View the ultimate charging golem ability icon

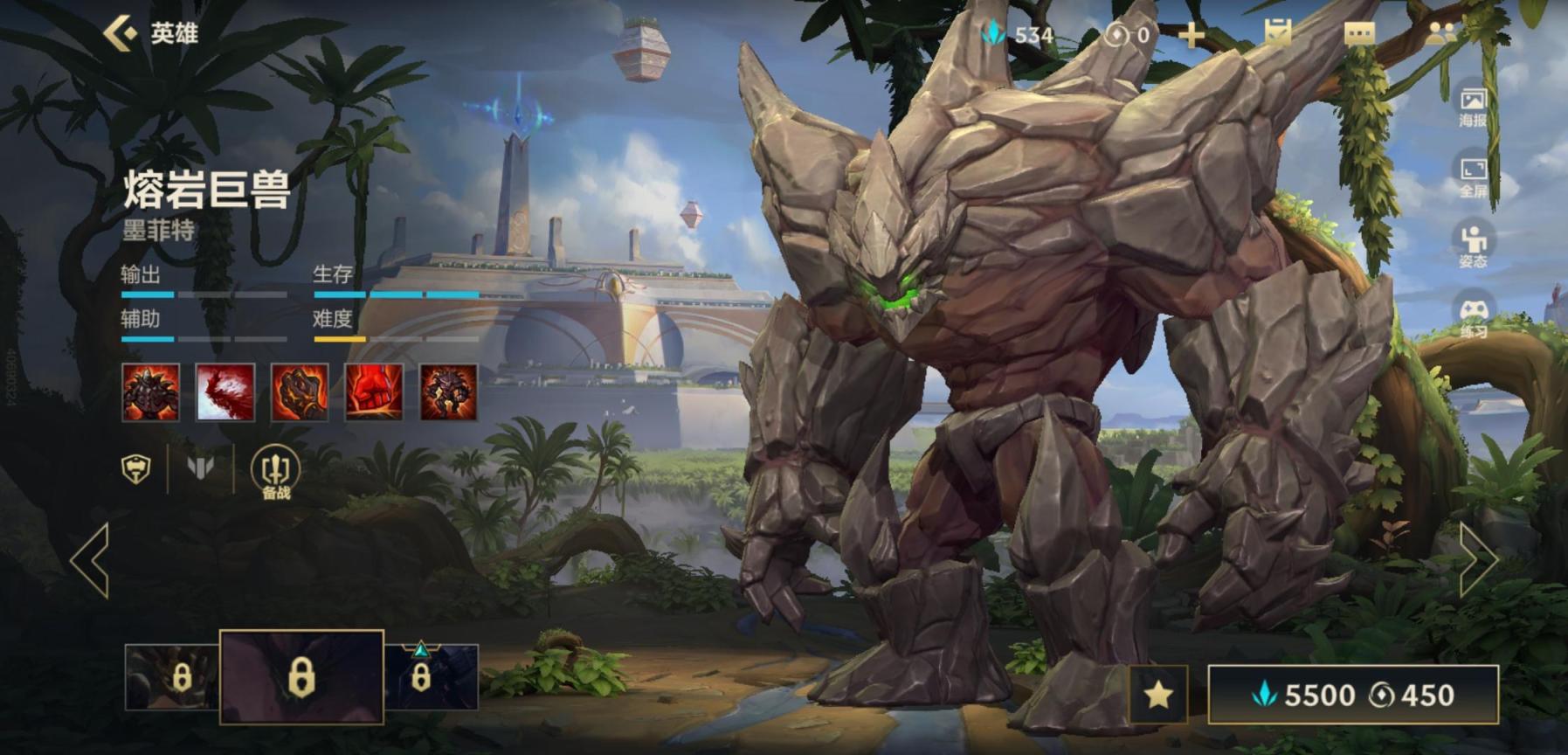[x=449, y=393]
